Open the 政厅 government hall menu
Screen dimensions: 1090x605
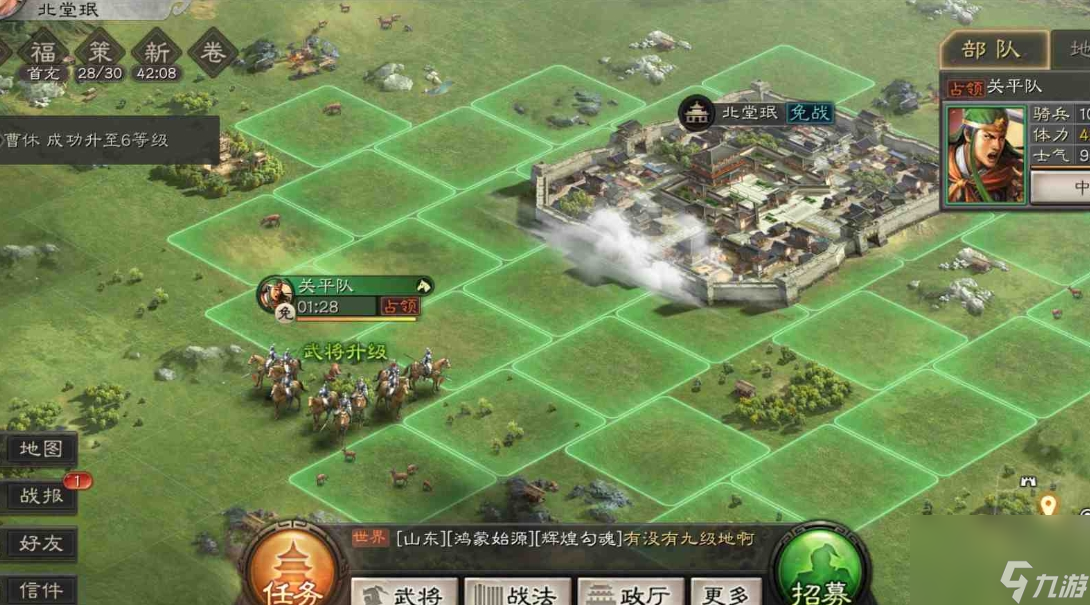[631, 593]
